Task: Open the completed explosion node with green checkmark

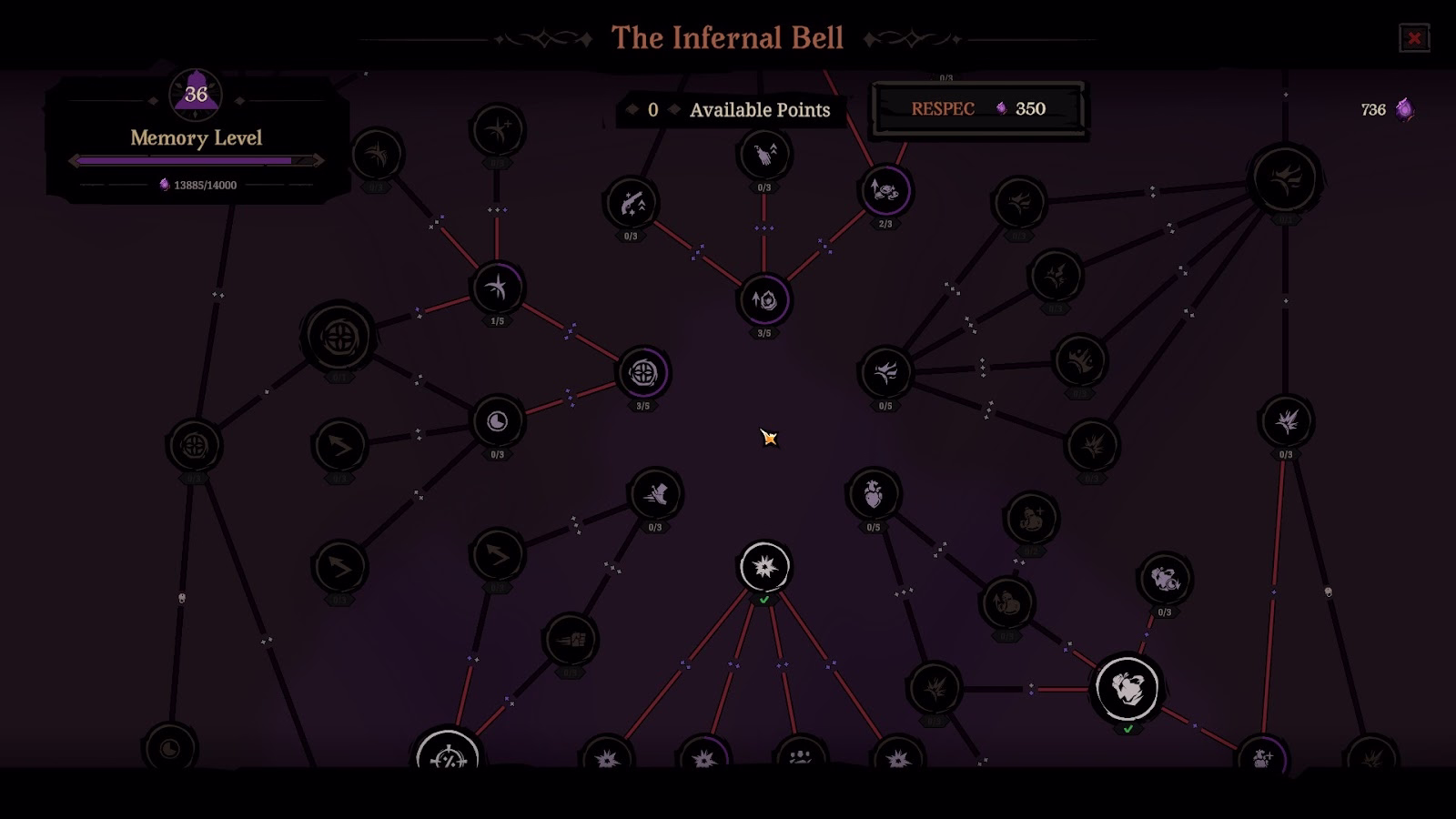Action: pos(763,566)
